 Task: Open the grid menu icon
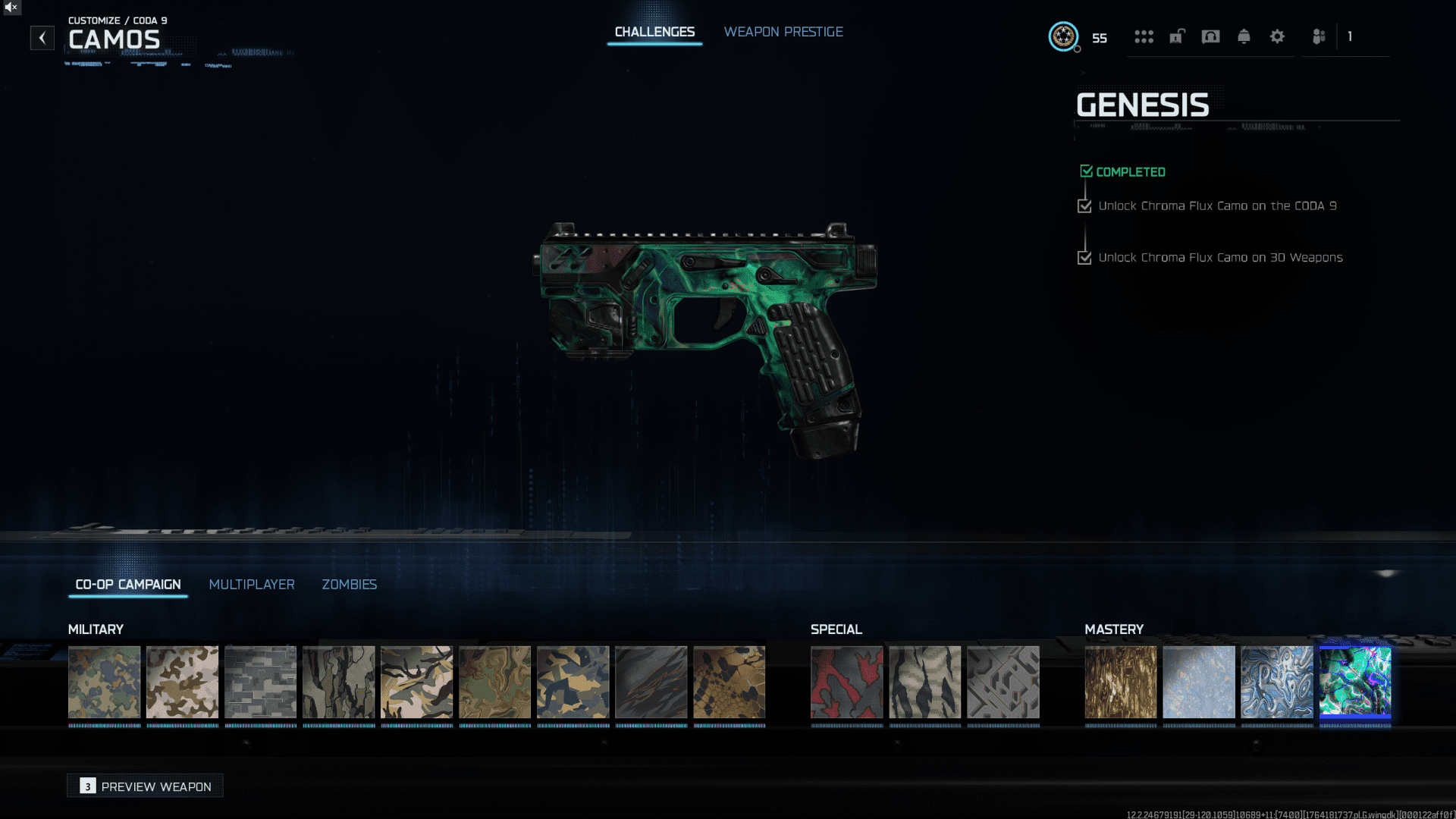click(x=1144, y=36)
